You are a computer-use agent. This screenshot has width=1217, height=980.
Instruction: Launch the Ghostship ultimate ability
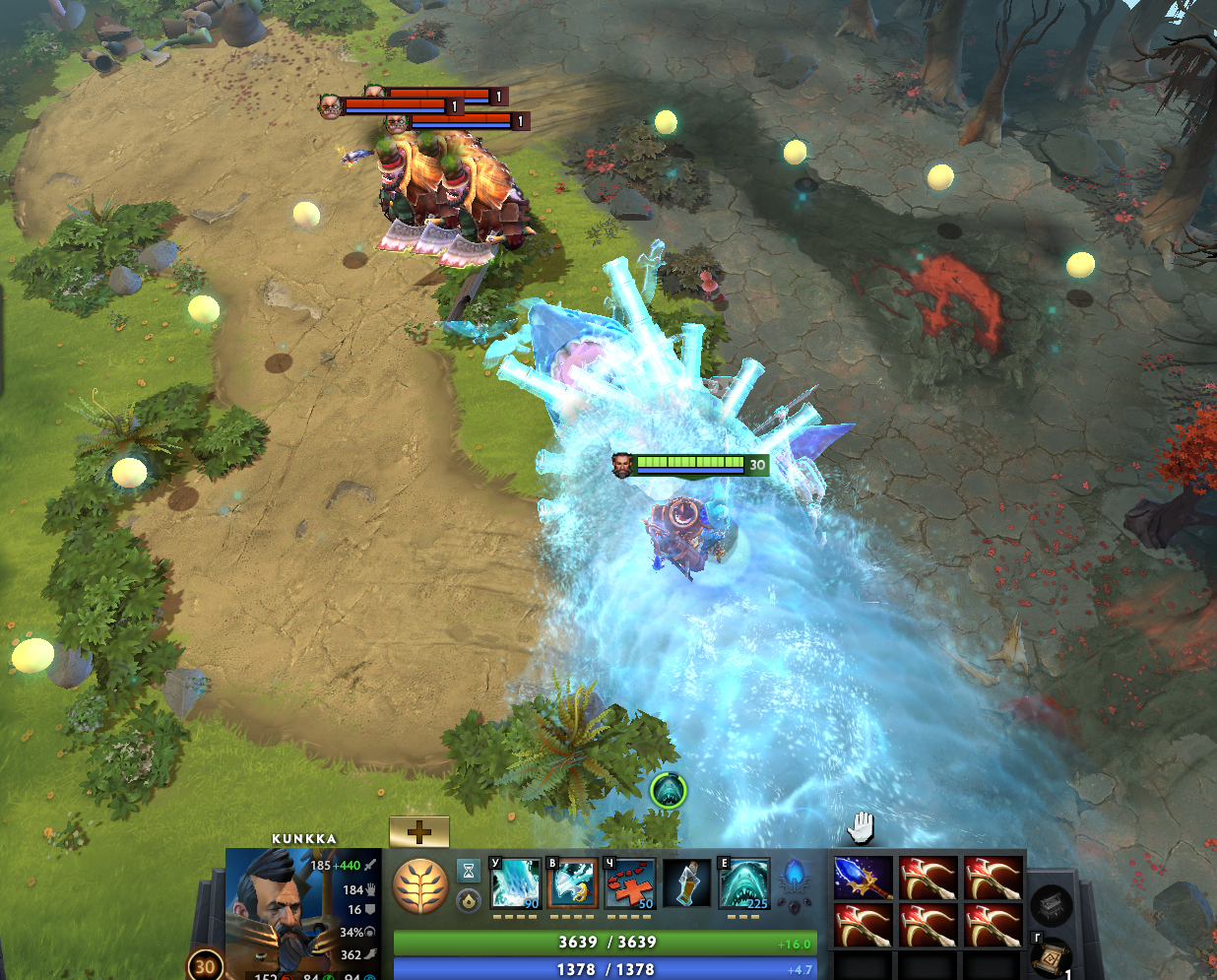[743, 883]
